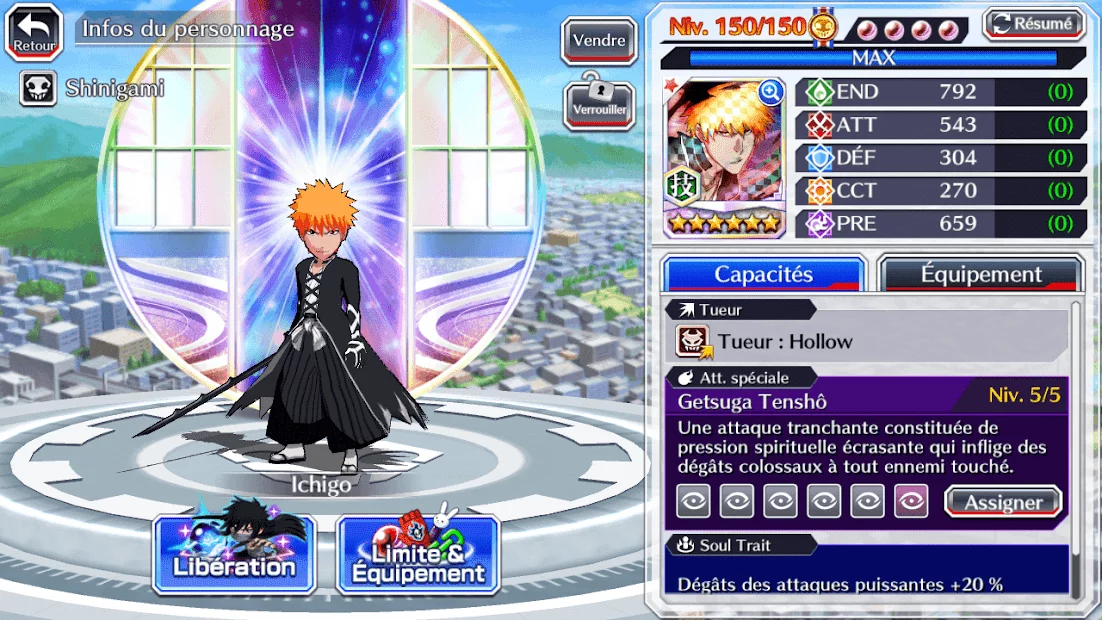Select the pink highlighted eye icon

pyautogui.click(x=911, y=501)
